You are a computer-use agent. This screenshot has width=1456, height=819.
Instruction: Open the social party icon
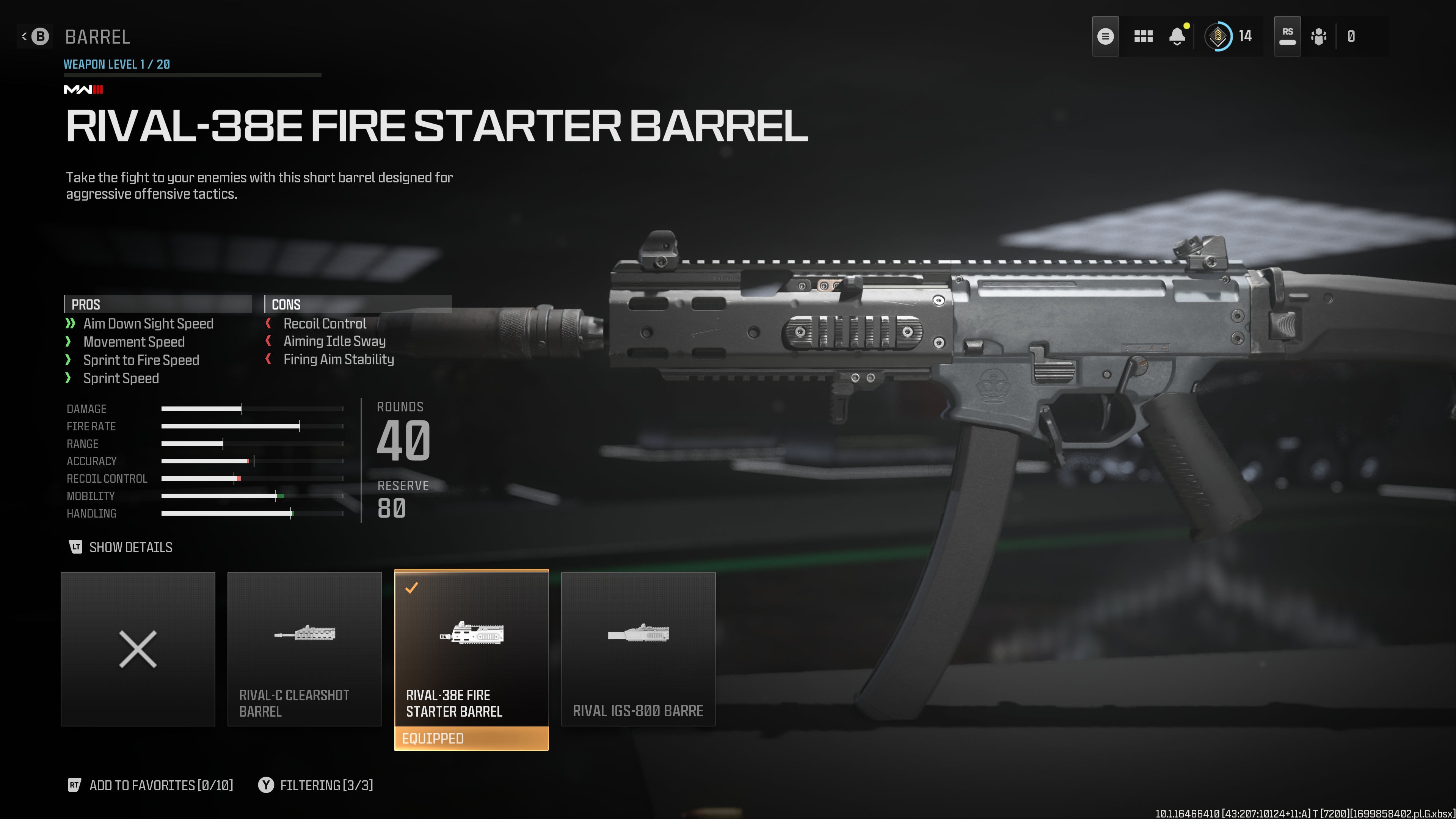coord(1318,37)
